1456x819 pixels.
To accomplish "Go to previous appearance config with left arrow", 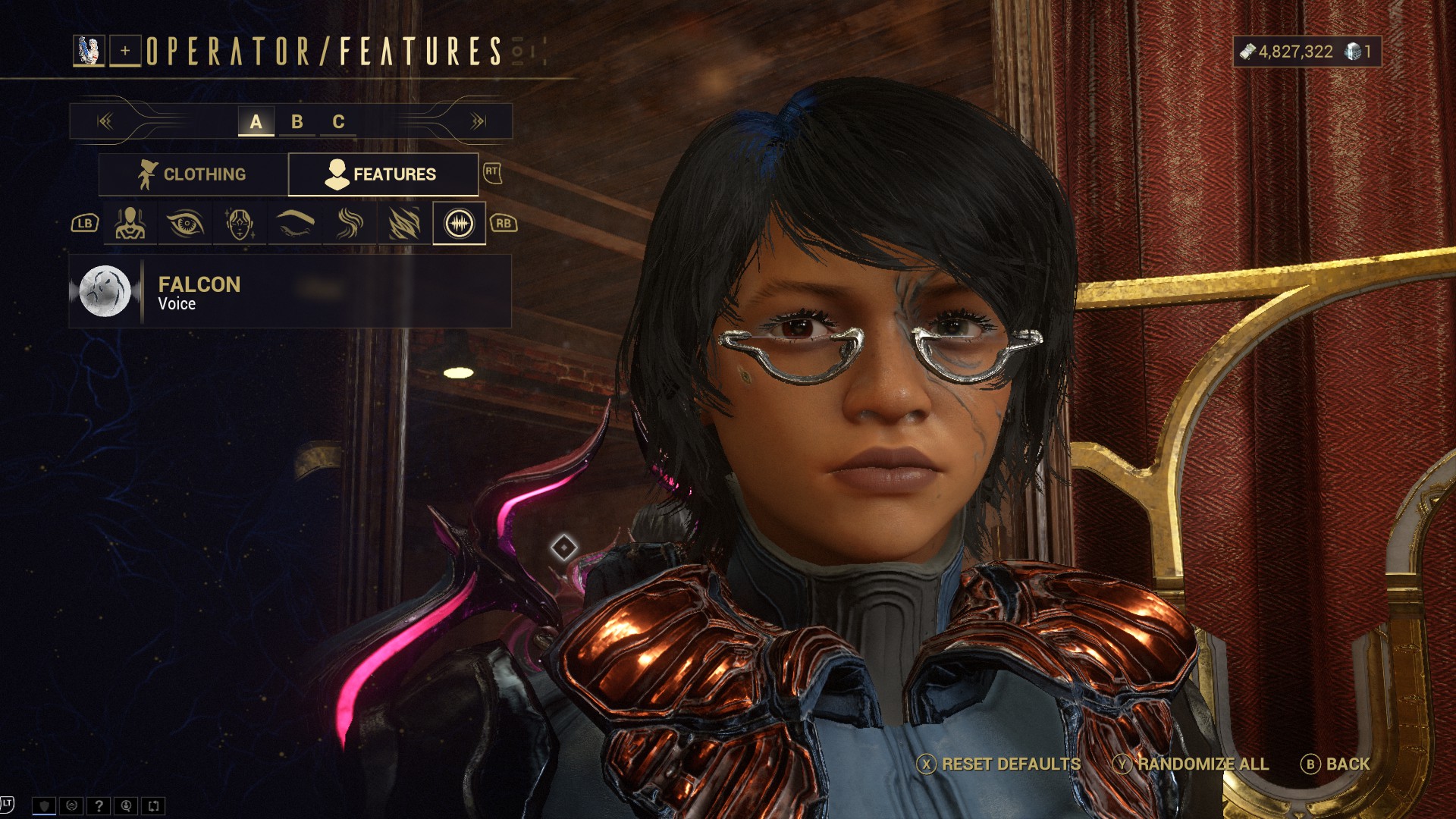I will tap(105, 121).
